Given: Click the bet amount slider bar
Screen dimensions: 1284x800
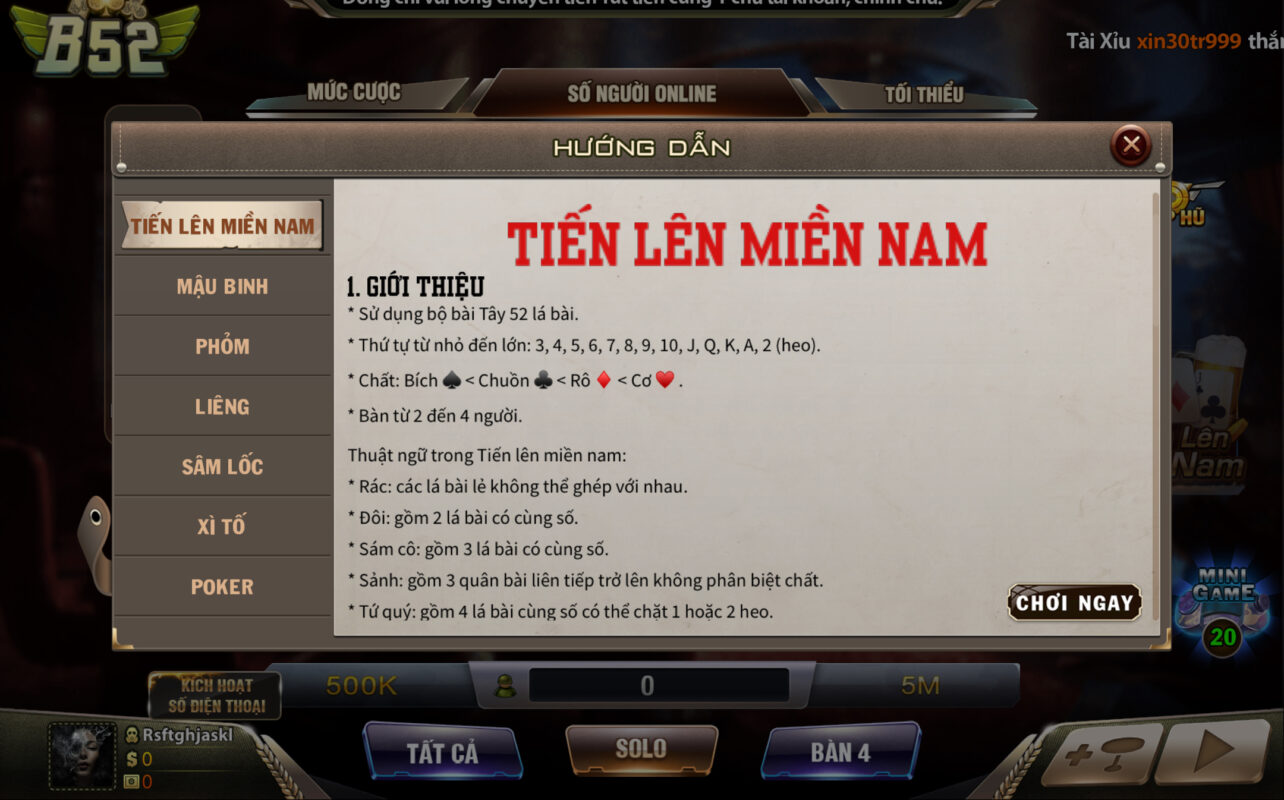Looking at the screenshot, I should (x=641, y=685).
